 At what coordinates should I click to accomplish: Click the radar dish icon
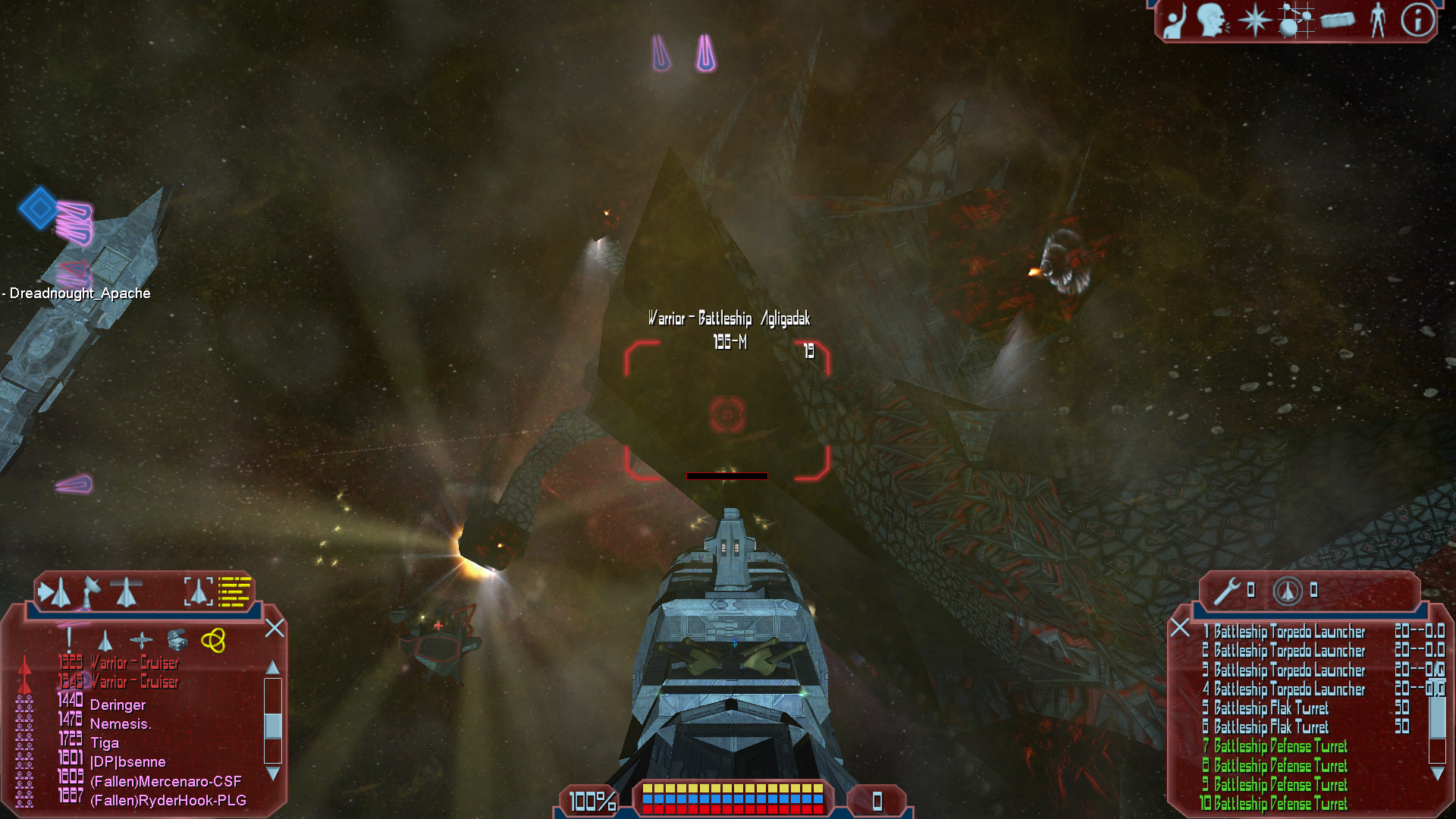tap(91, 591)
